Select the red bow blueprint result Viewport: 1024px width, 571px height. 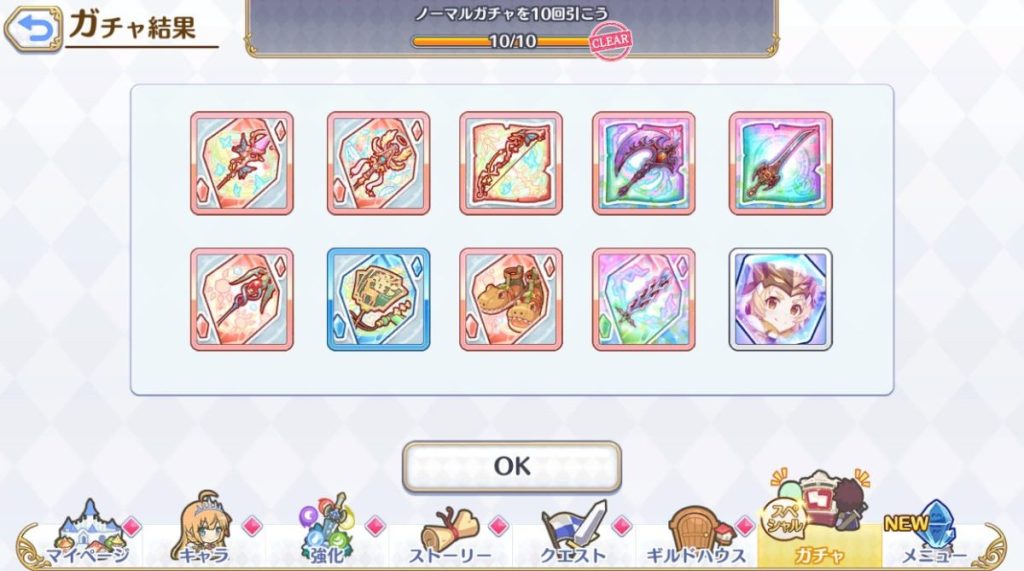pyautogui.click(x=511, y=163)
